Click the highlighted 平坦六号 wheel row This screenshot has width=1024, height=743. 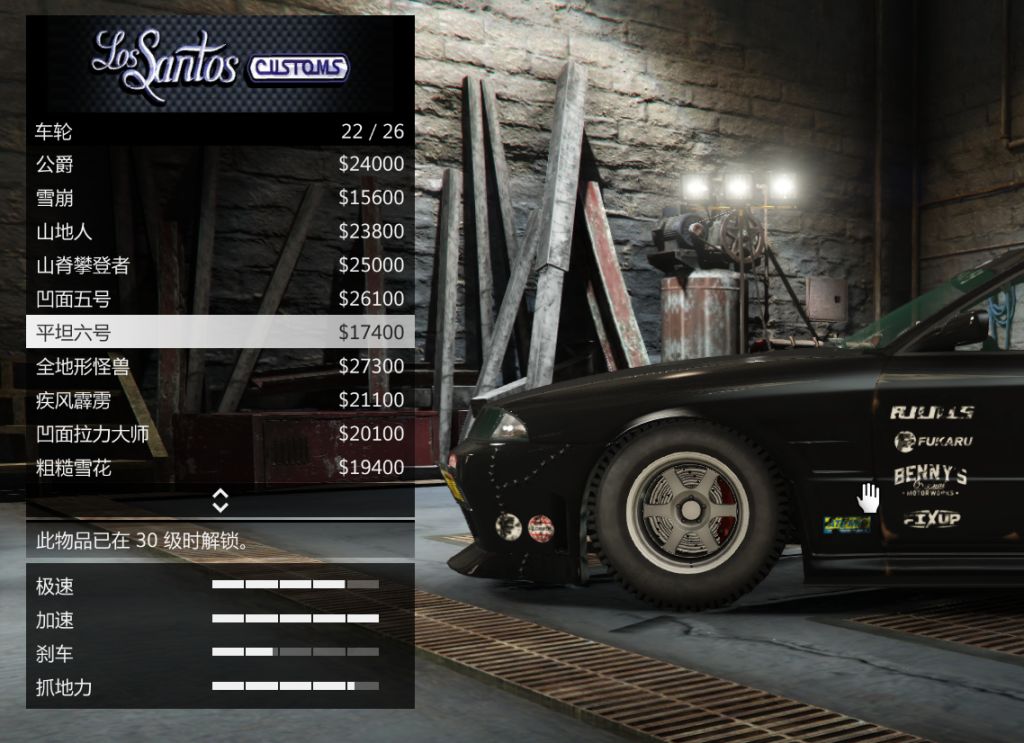[x=220, y=332]
